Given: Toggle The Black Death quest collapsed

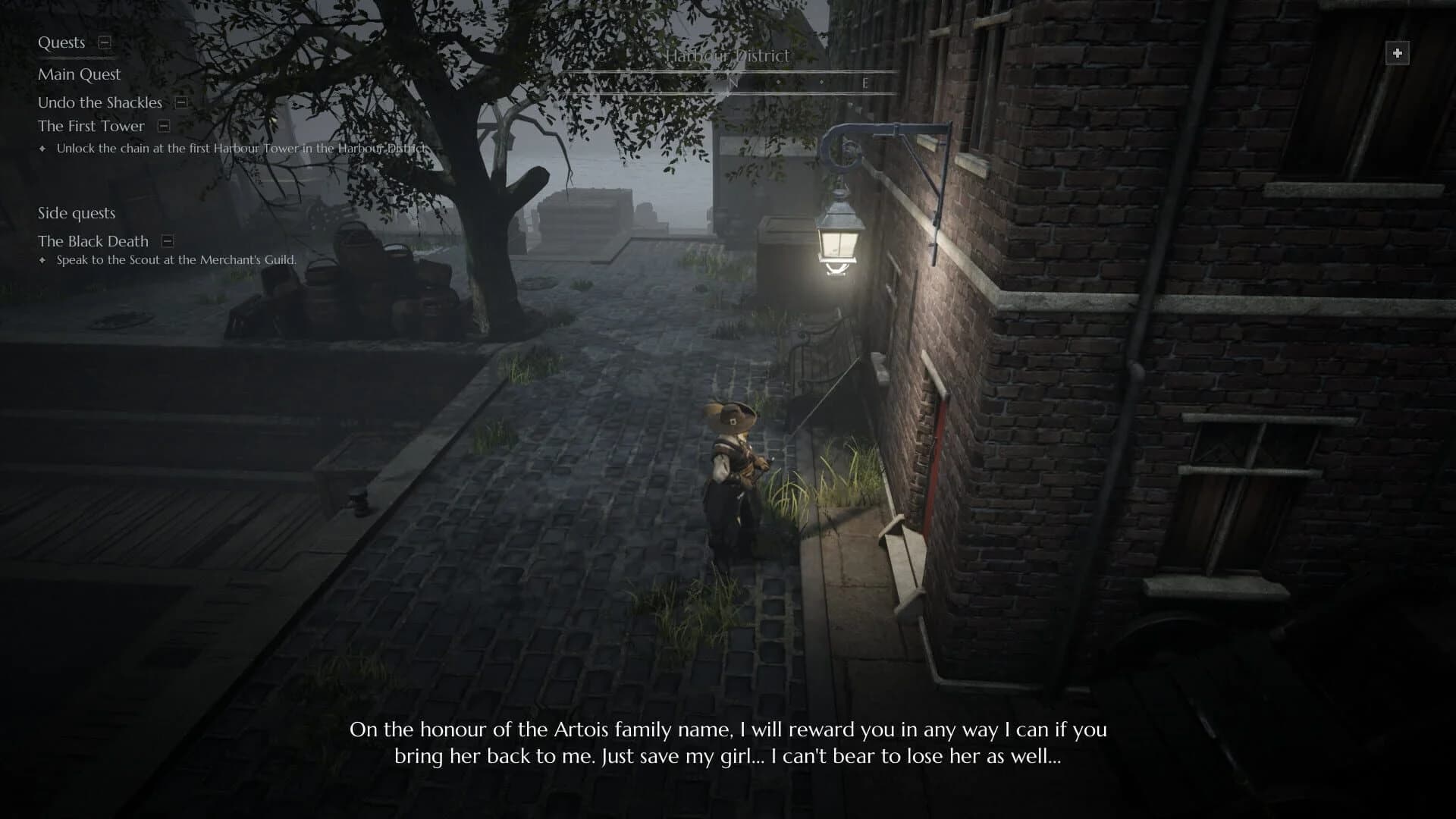Looking at the screenshot, I should (165, 241).
